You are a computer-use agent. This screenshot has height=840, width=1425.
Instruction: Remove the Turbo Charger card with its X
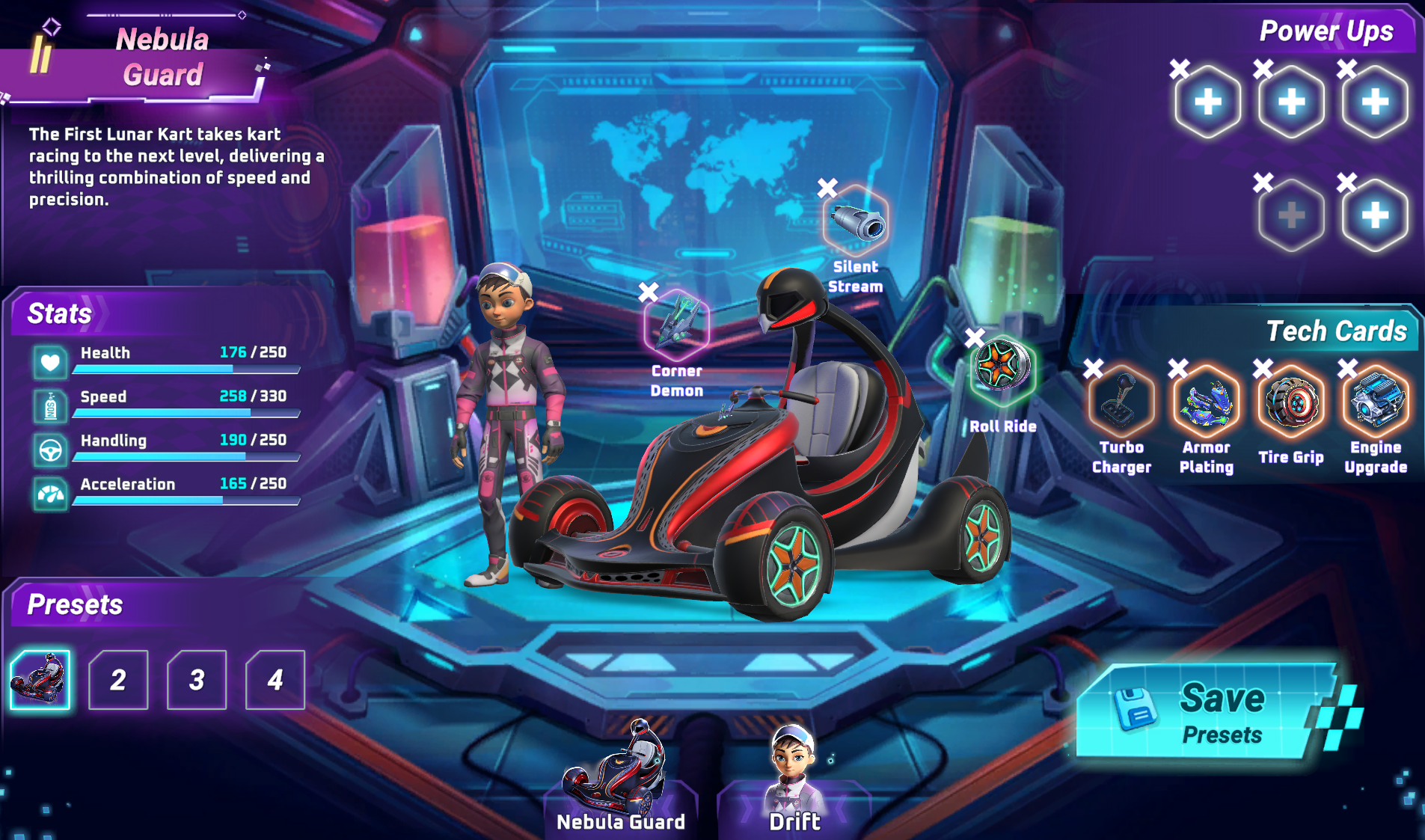click(x=1093, y=368)
